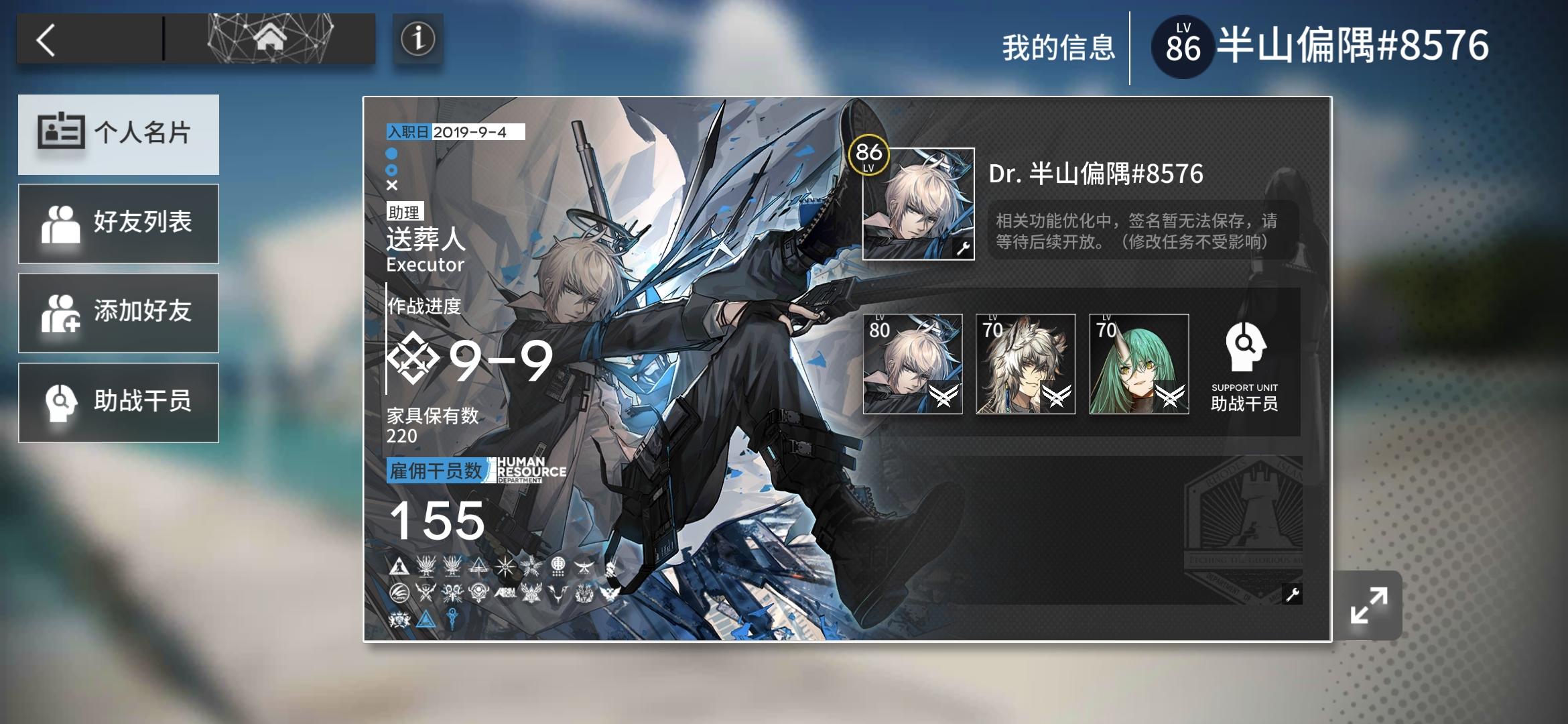Open the 添加好友 add friend panel
The image size is (1568, 724).
[119, 312]
